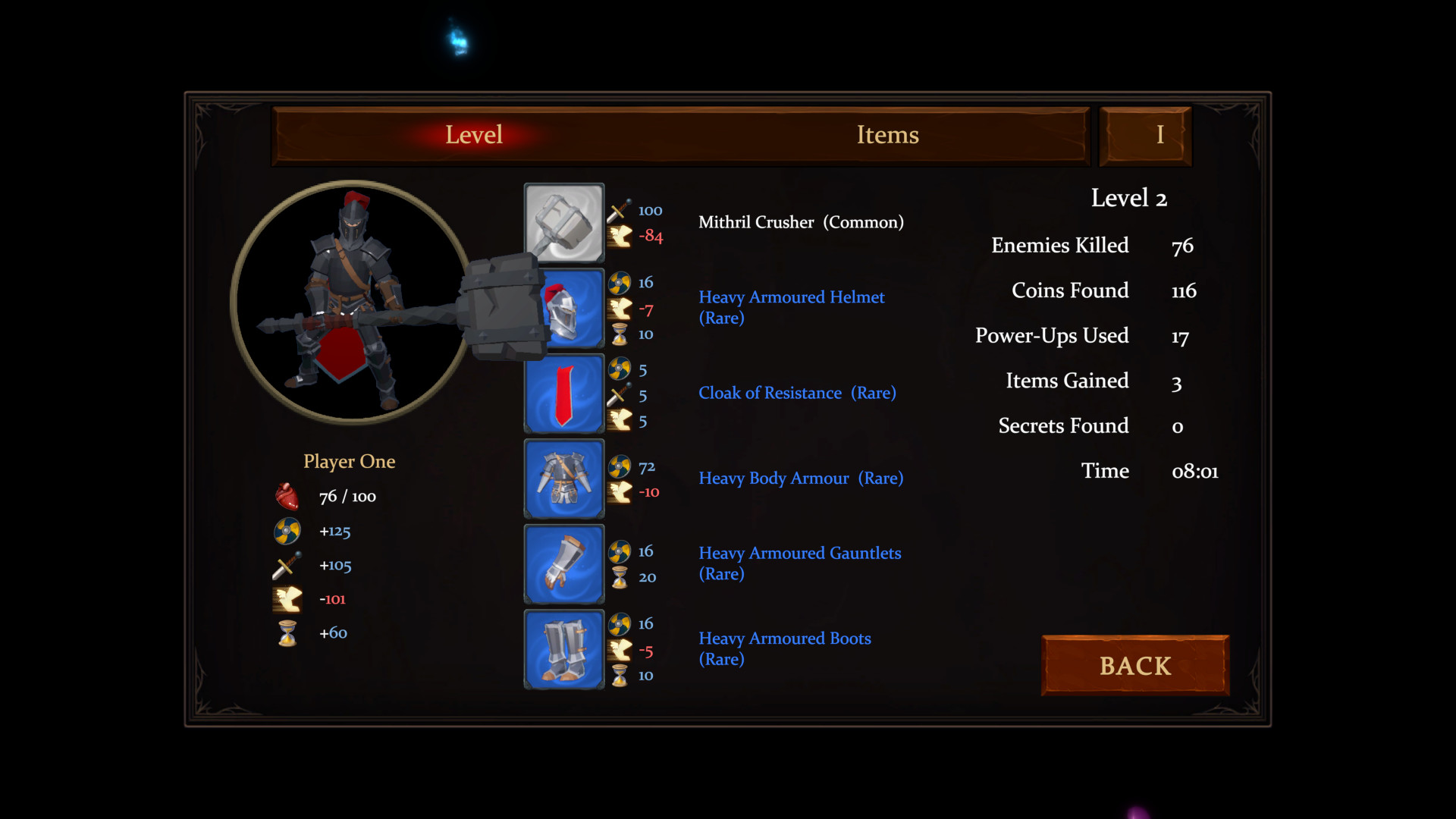Viewport: 1456px width, 819px height.
Task: Switch to the Level tab
Action: [474, 135]
